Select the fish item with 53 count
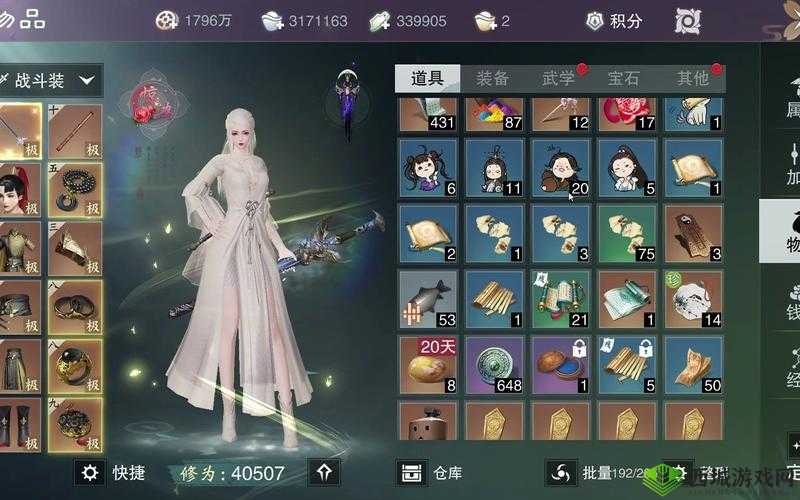The image size is (800, 500). click(428, 298)
